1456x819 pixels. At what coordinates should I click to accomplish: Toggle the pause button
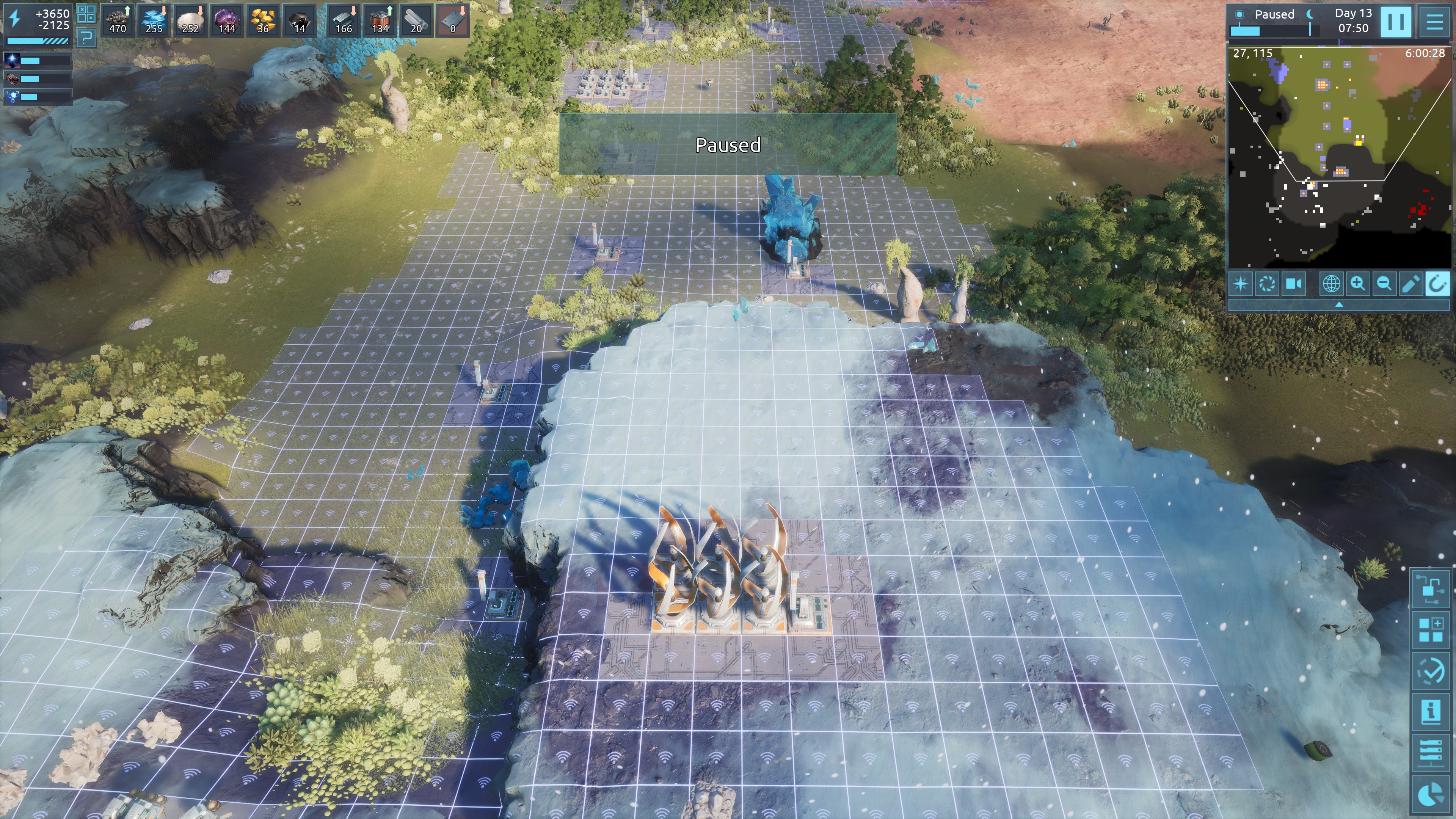pyautogui.click(x=1395, y=22)
